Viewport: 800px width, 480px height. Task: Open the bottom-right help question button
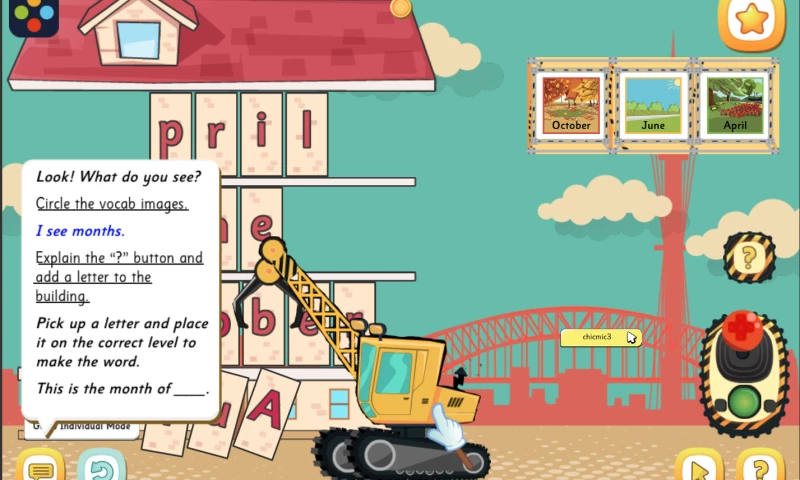tap(760, 467)
